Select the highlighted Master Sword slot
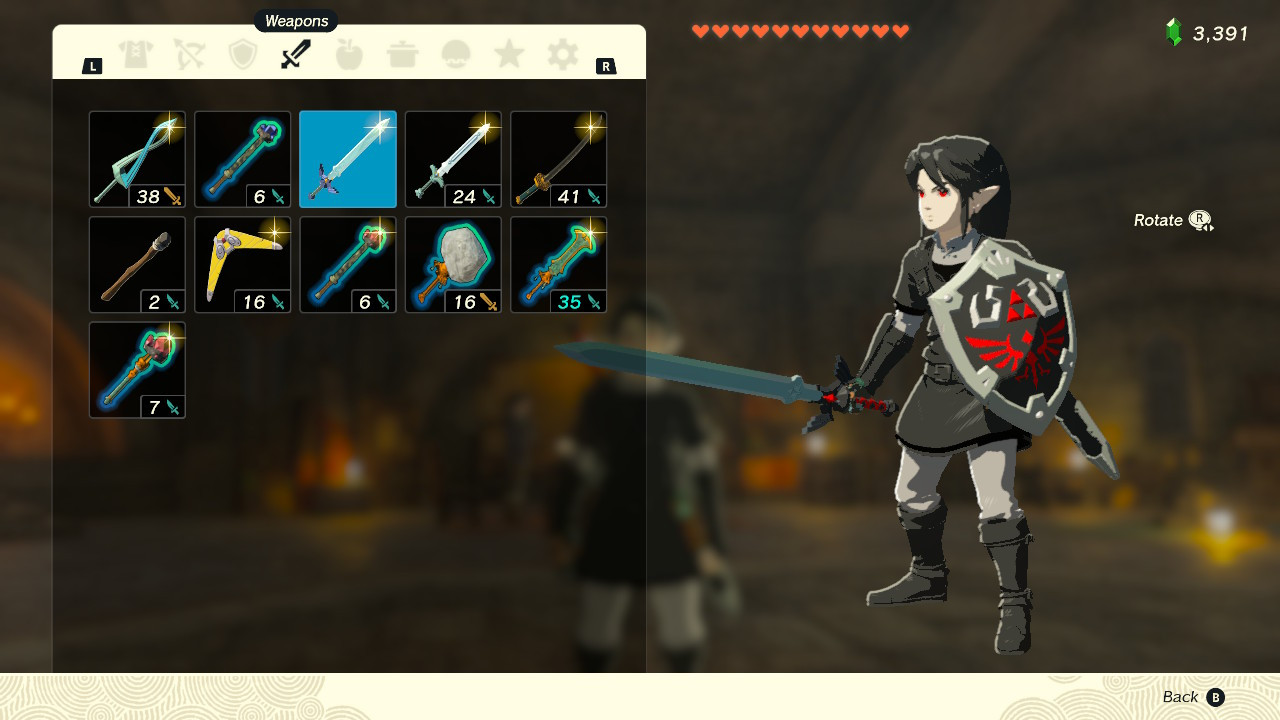Image resolution: width=1280 pixels, height=720 pixels. point(347,158)
